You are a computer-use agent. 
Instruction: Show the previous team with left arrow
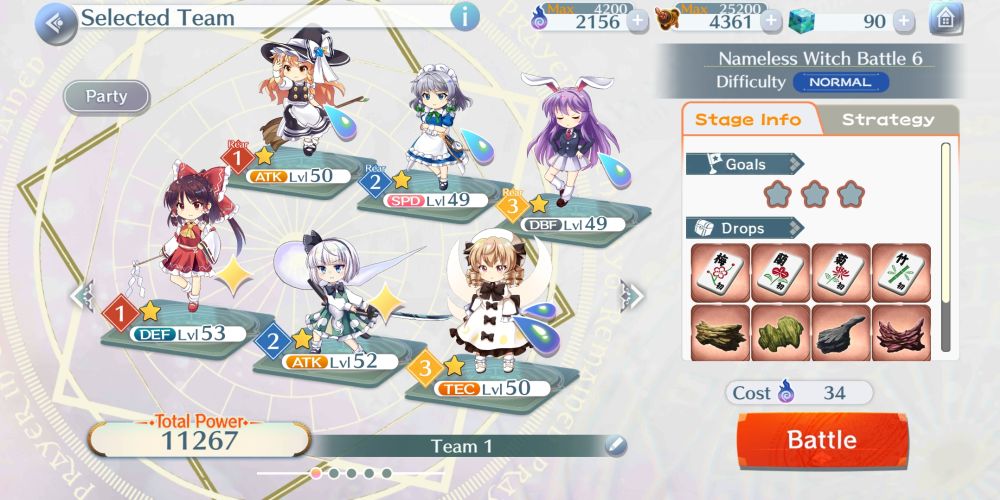point(82,294)
